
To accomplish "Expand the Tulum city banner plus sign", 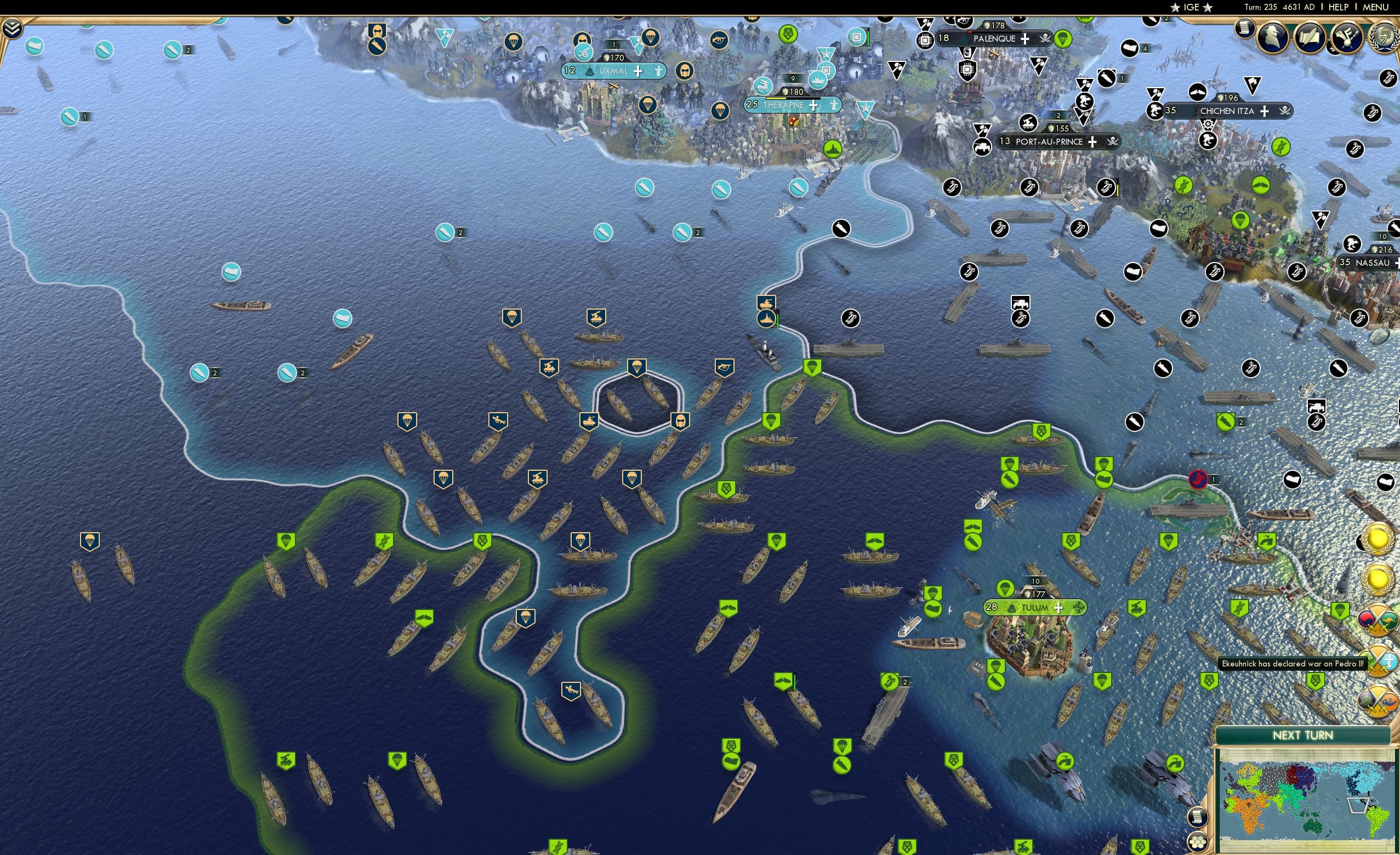I will coord(1059,607).
